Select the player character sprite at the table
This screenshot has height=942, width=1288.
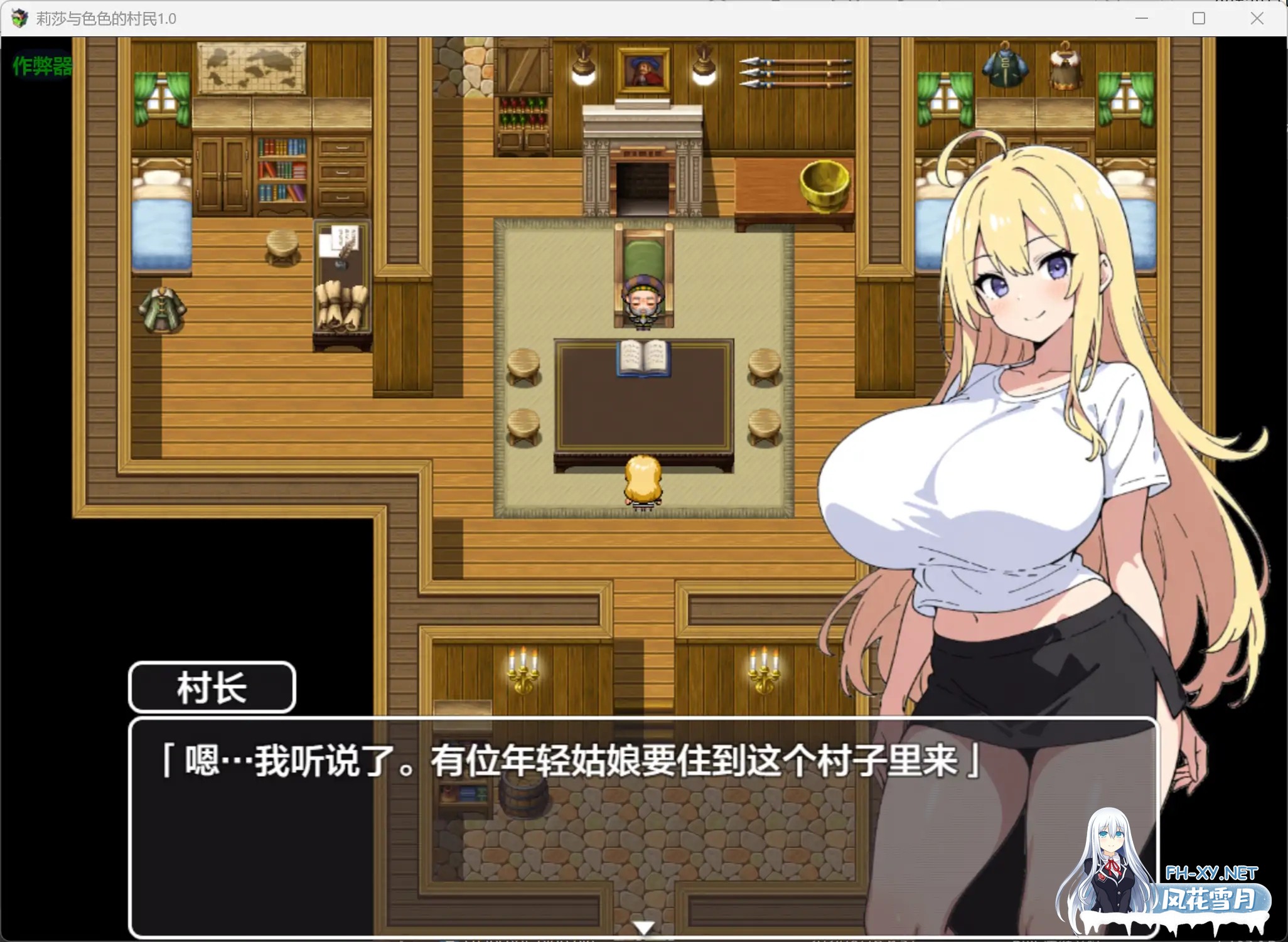pos(641,478)
